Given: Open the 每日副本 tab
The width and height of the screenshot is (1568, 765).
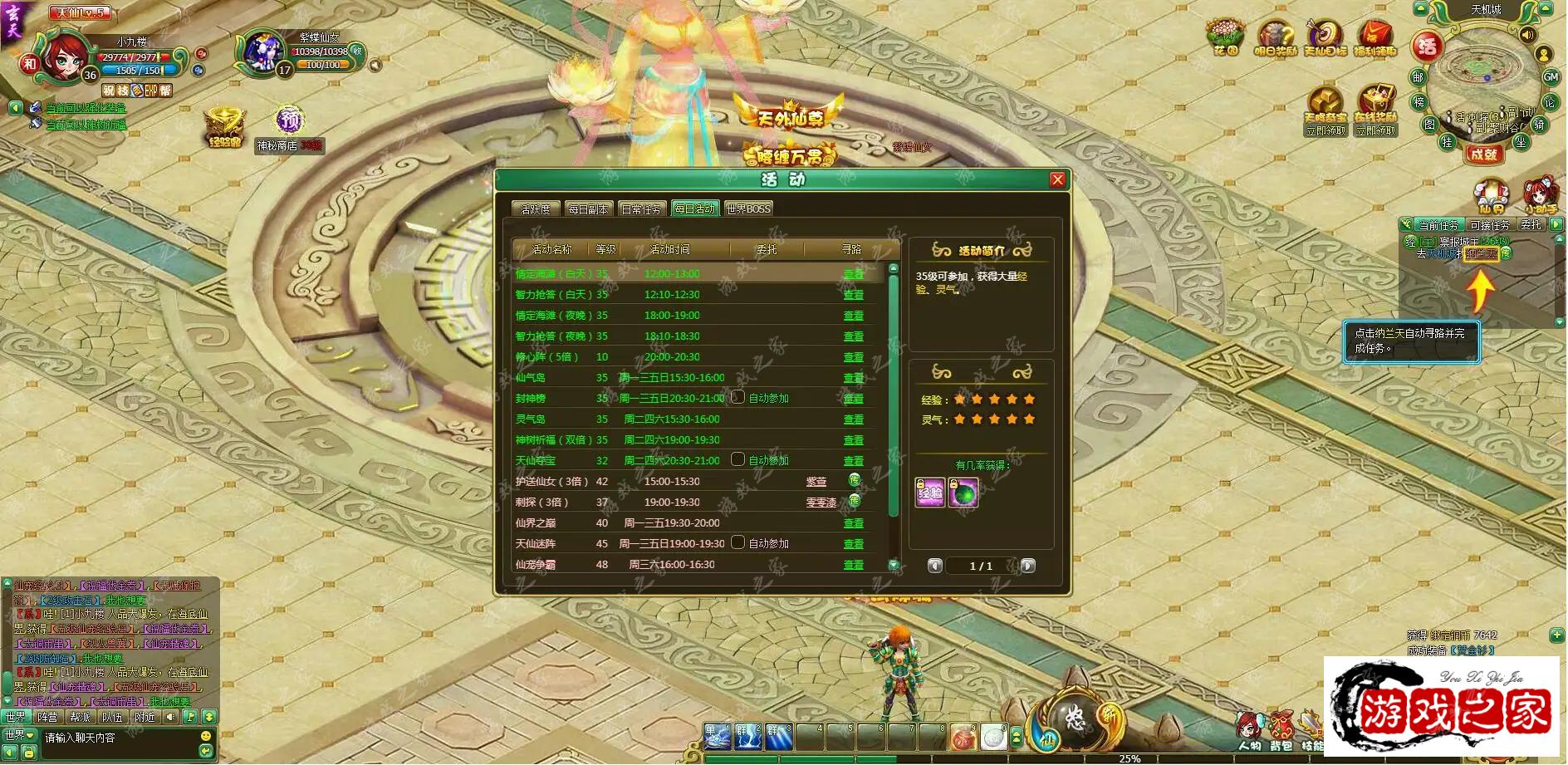Looking at the screenshot, I should pyautogui.click(x=588, y=208).
